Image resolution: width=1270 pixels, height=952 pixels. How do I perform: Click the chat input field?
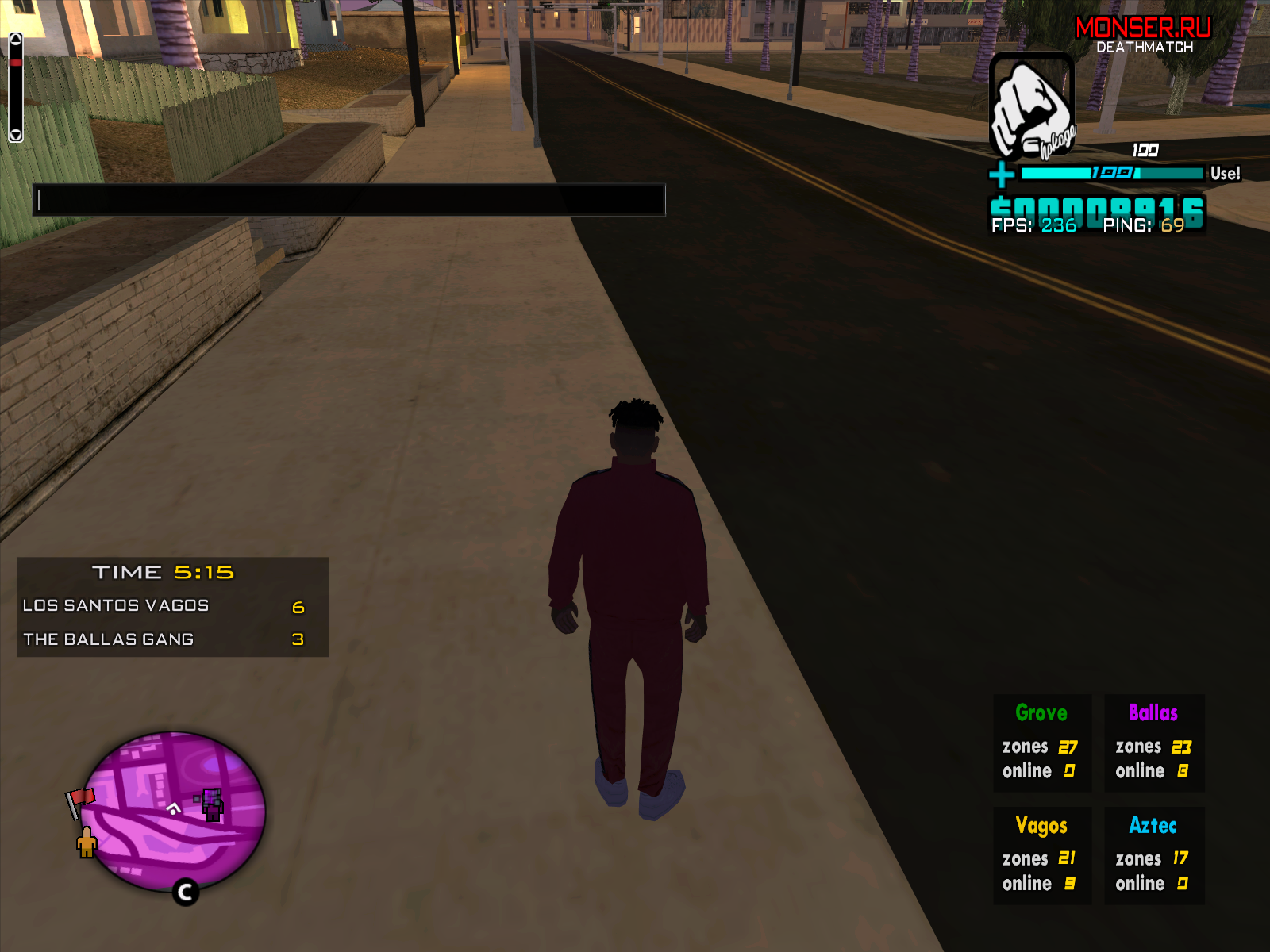pos(348,200)
